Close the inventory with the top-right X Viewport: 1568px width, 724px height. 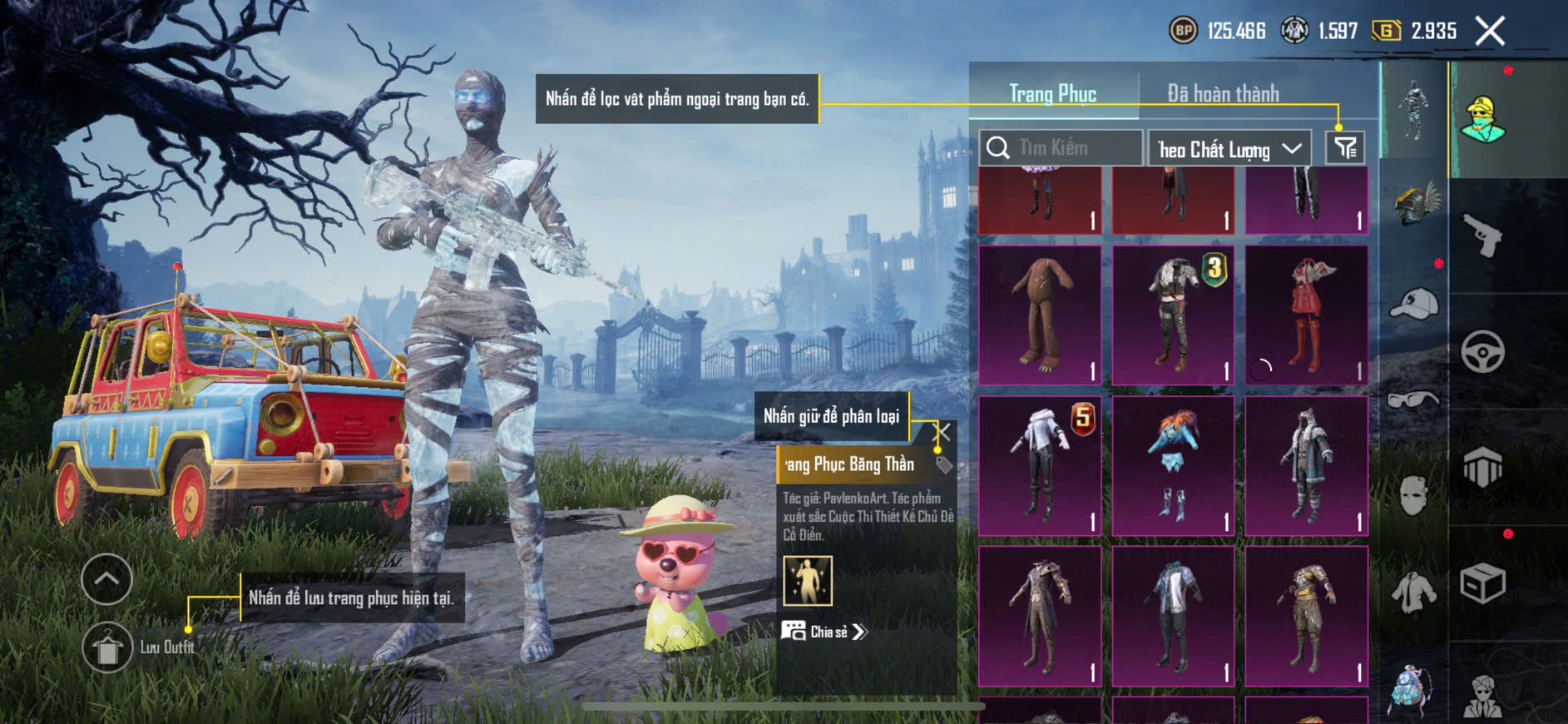[x=1490, y=32]
